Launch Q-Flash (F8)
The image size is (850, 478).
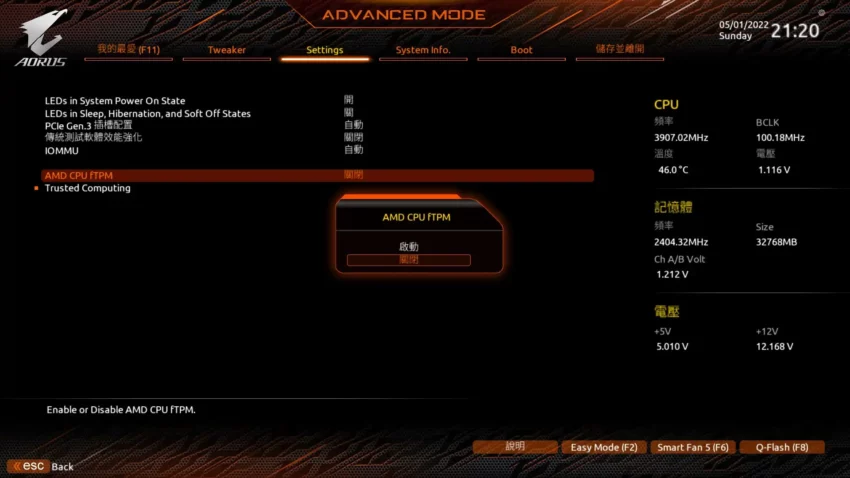click(x=782, y=447)
